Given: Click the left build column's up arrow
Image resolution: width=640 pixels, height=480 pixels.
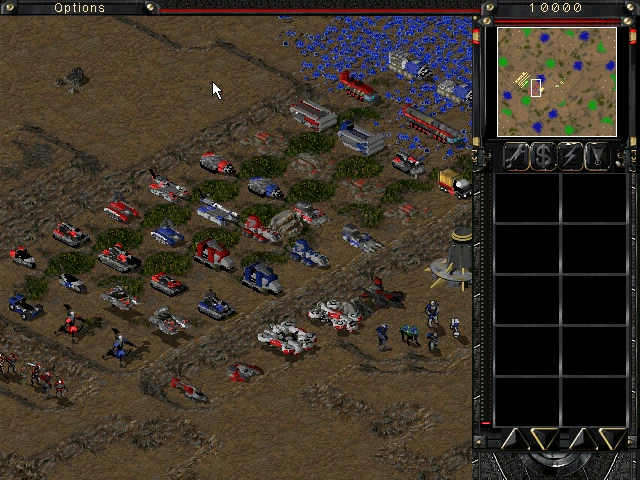Looking at the screenshot, I should pos(515,438).
